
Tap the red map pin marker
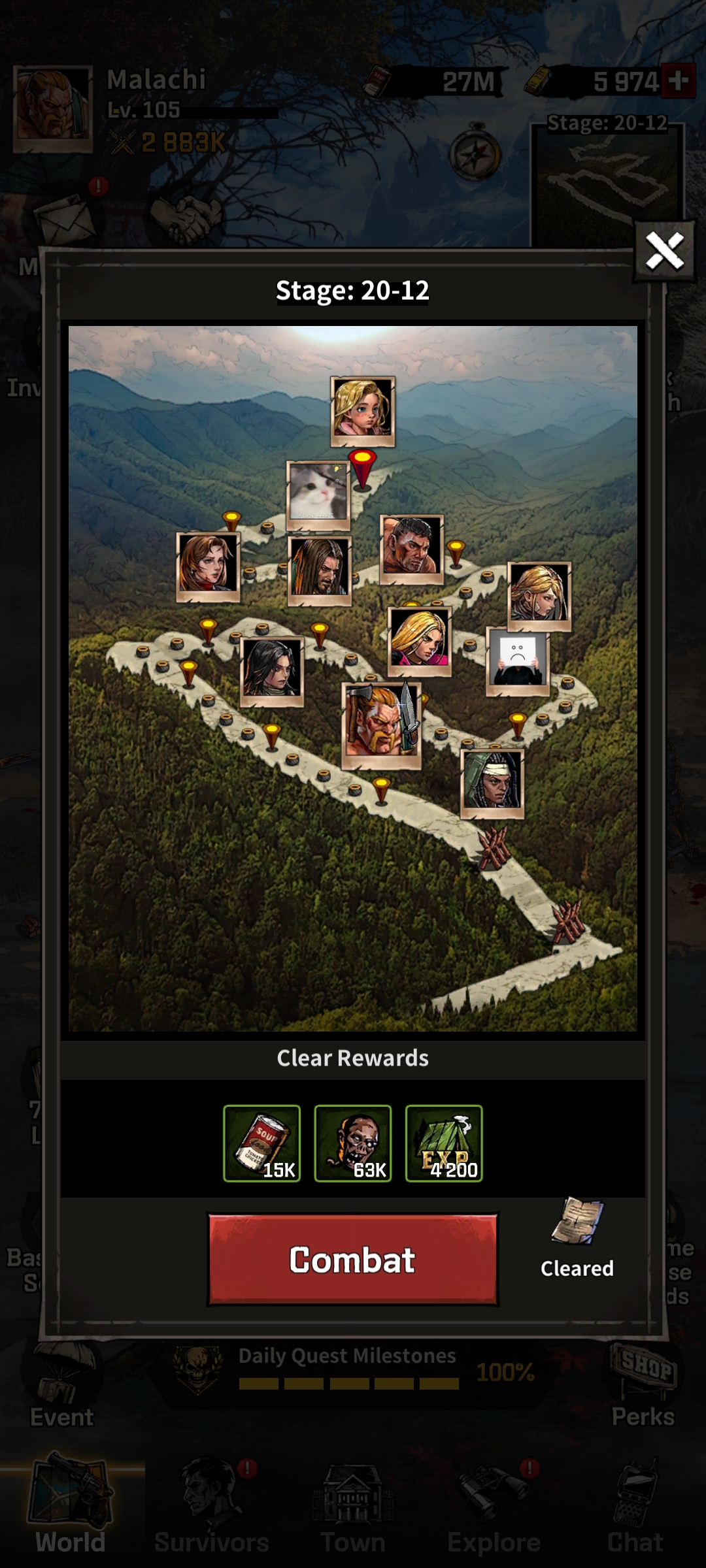pos(362,467)
